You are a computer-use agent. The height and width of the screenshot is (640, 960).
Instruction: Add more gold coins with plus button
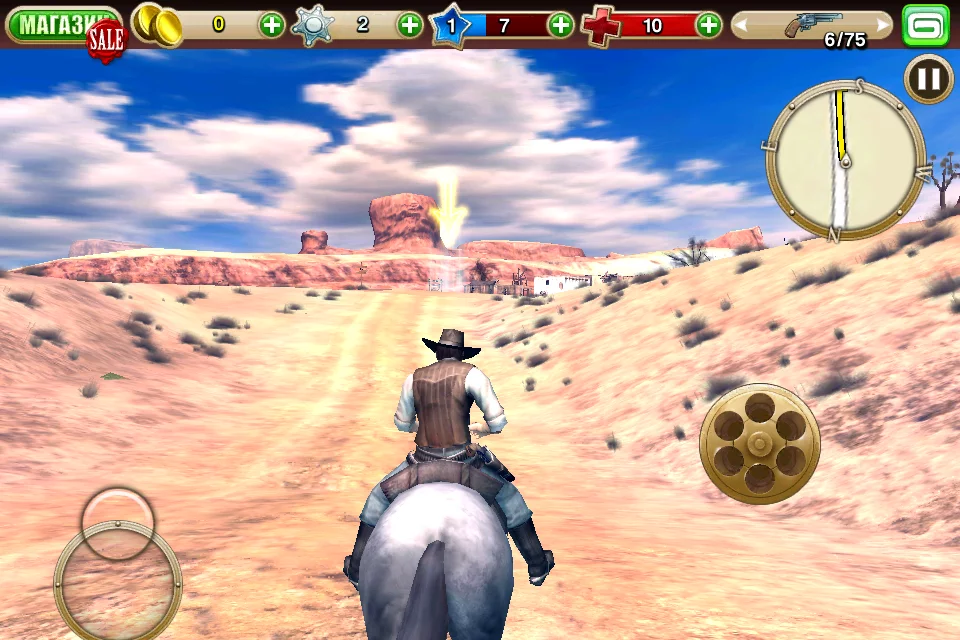tap(272, 25)
